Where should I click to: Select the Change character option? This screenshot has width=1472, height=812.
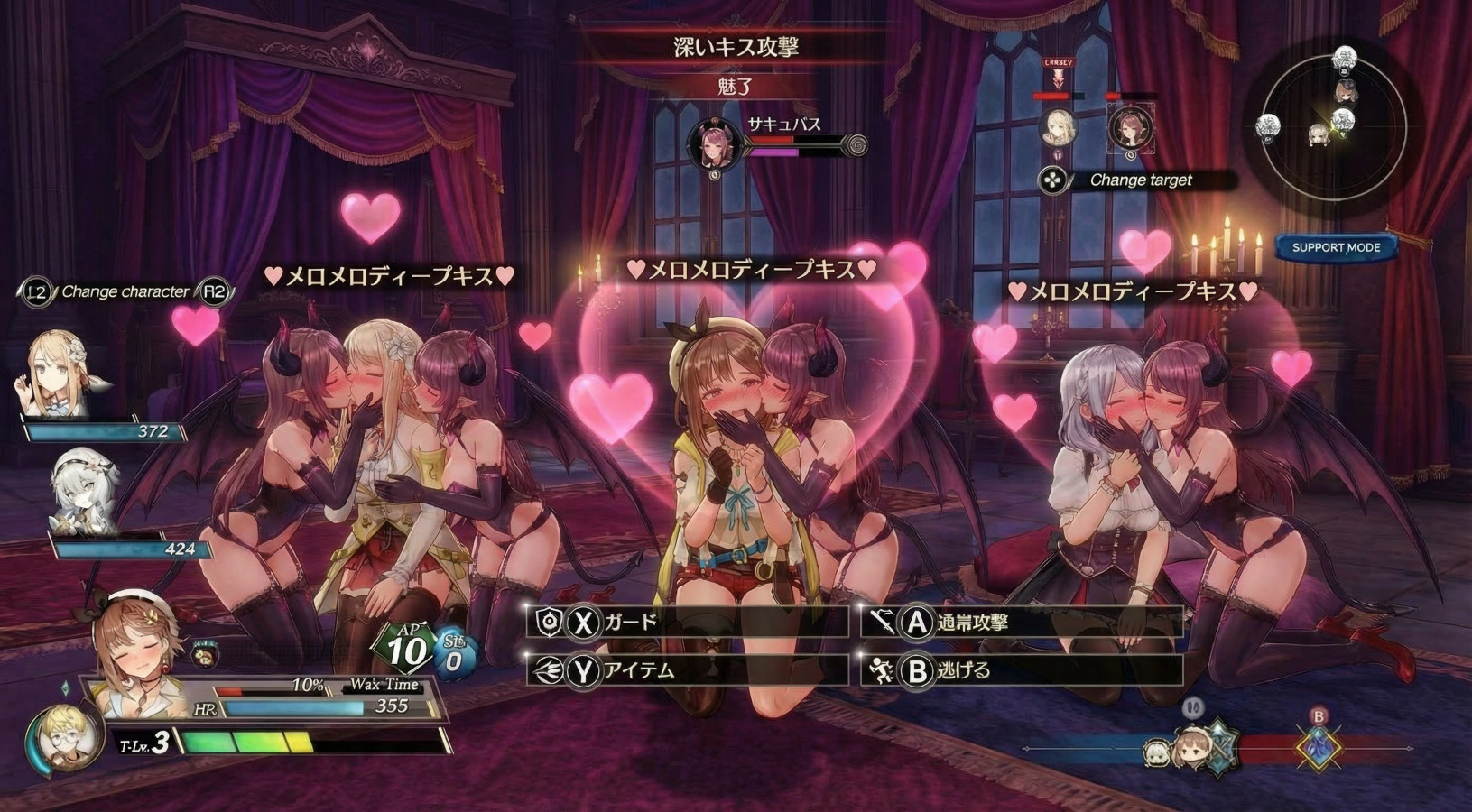(125, 291)
